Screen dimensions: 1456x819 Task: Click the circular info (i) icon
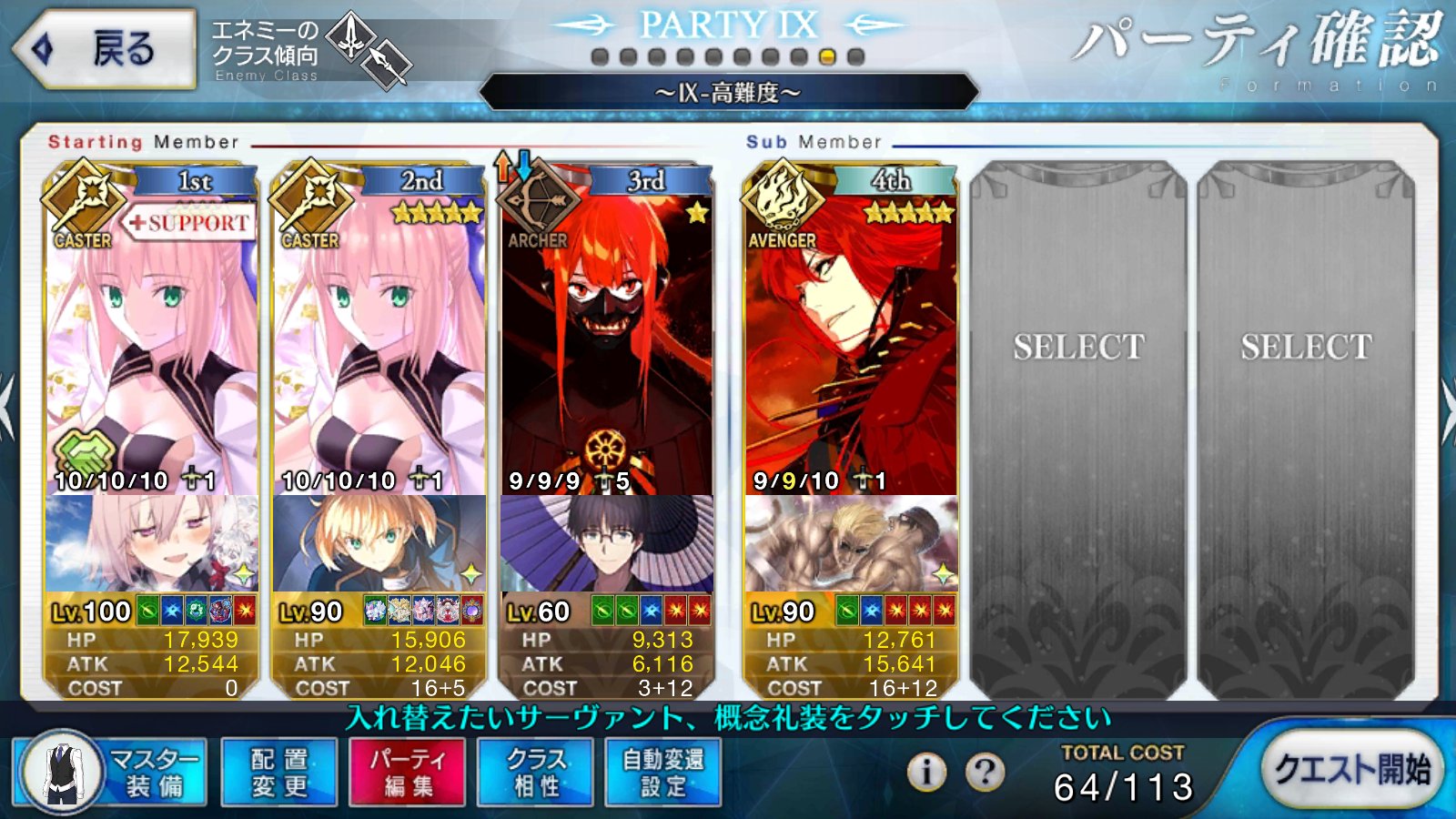pos(925,772)
